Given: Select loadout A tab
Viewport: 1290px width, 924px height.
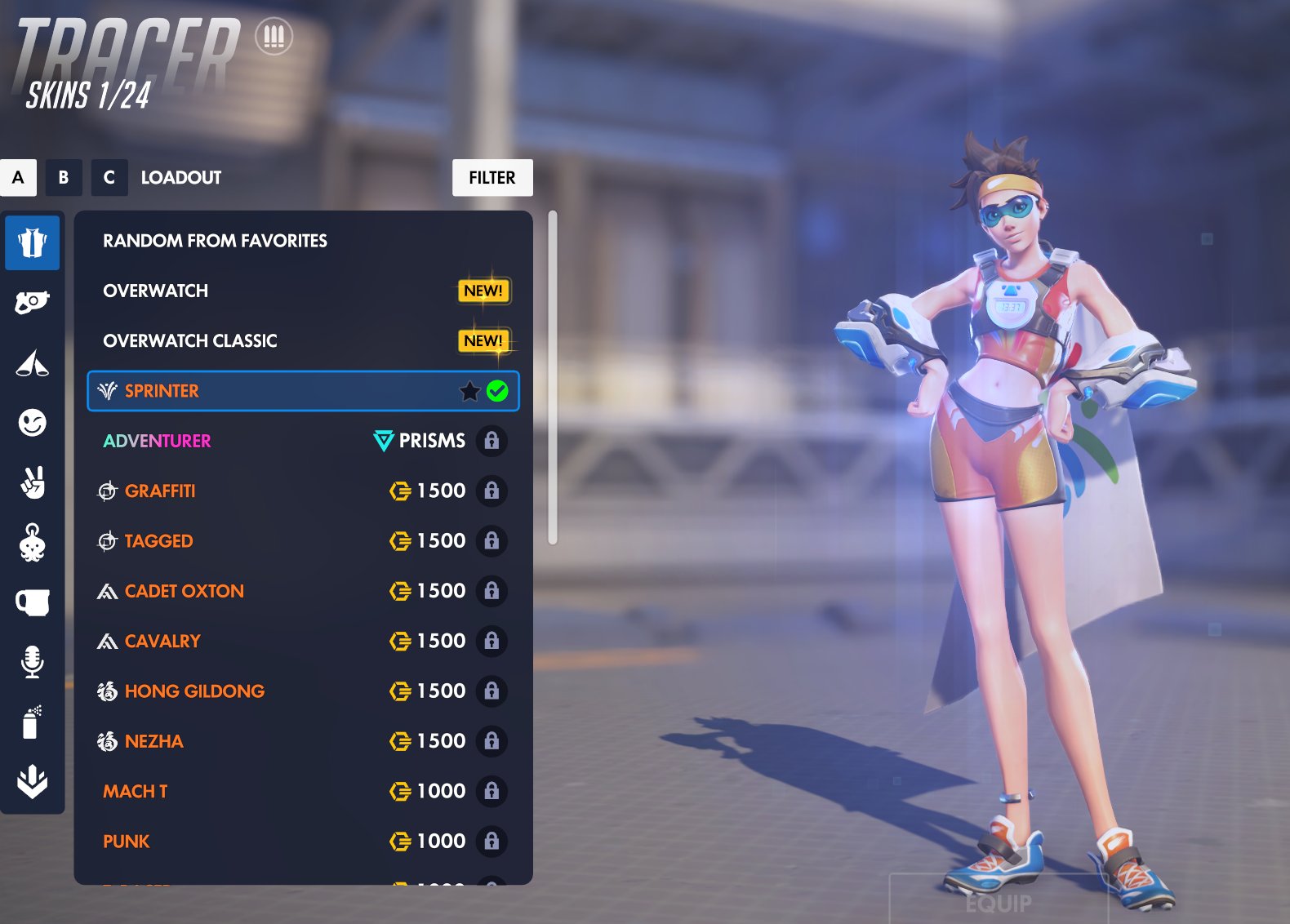Looking at the screenshot, I should pos(18,178).
